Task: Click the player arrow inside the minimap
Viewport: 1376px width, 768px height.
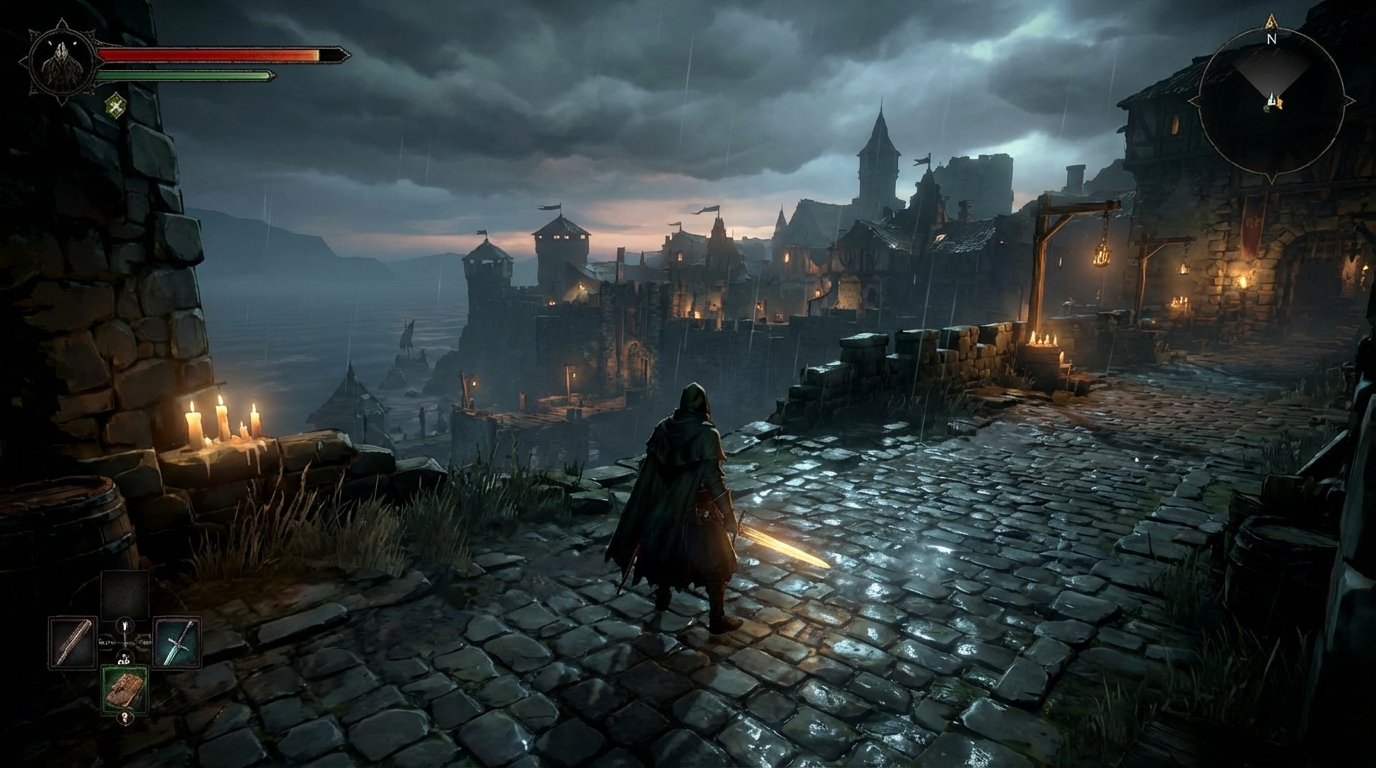Action: (x=1272, y=98)
